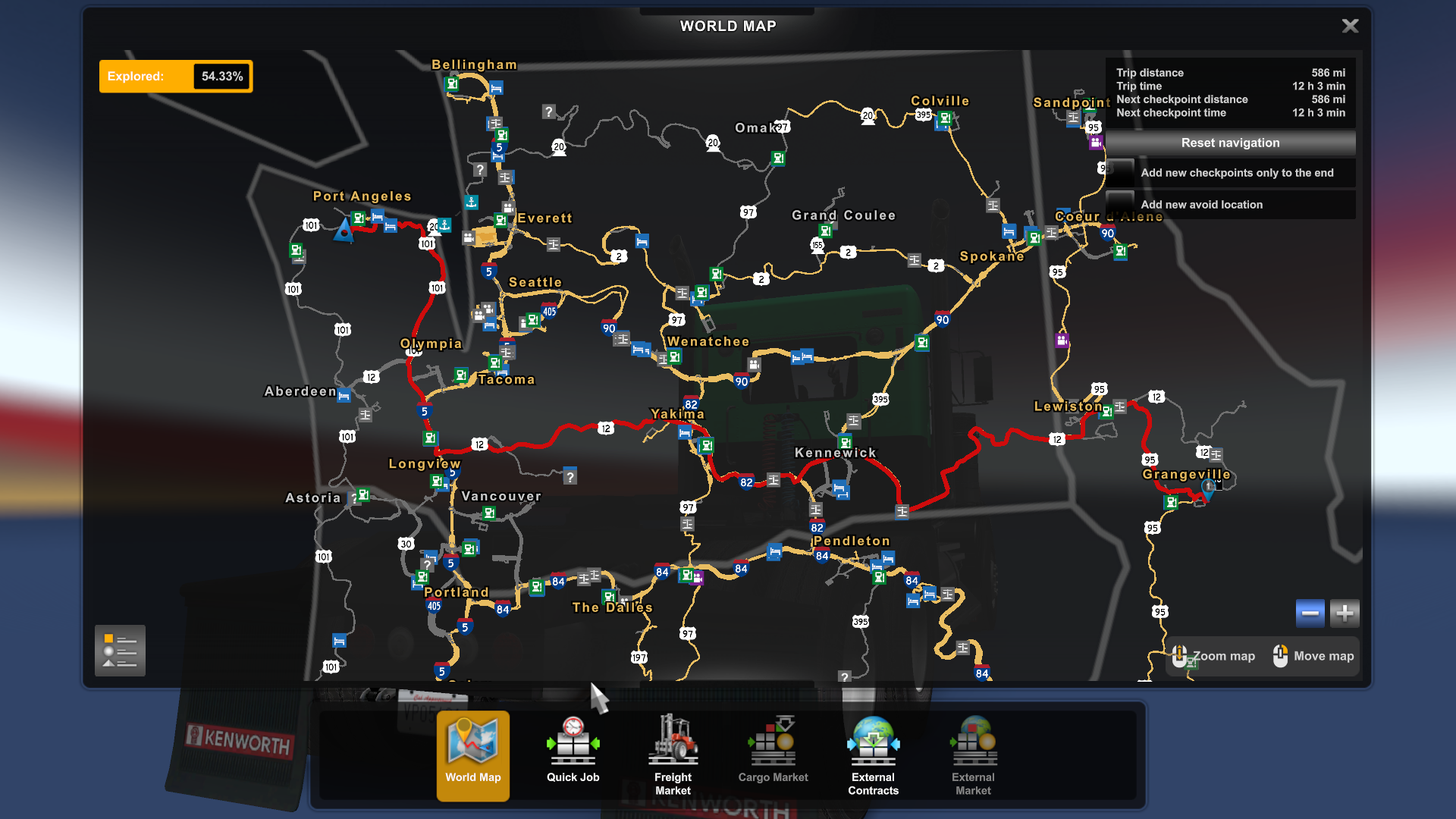
Task: Click the player position arrow near Port Angeles
Action: (344, 231)
